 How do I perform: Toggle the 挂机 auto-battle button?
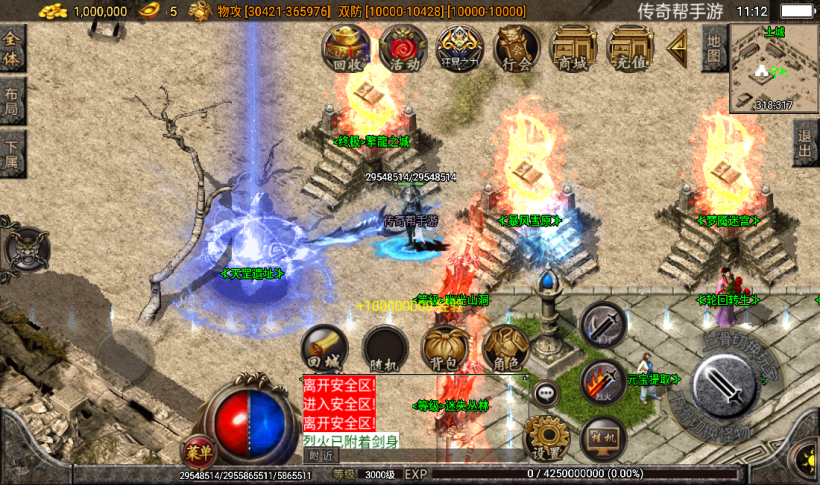coord(604,438)
